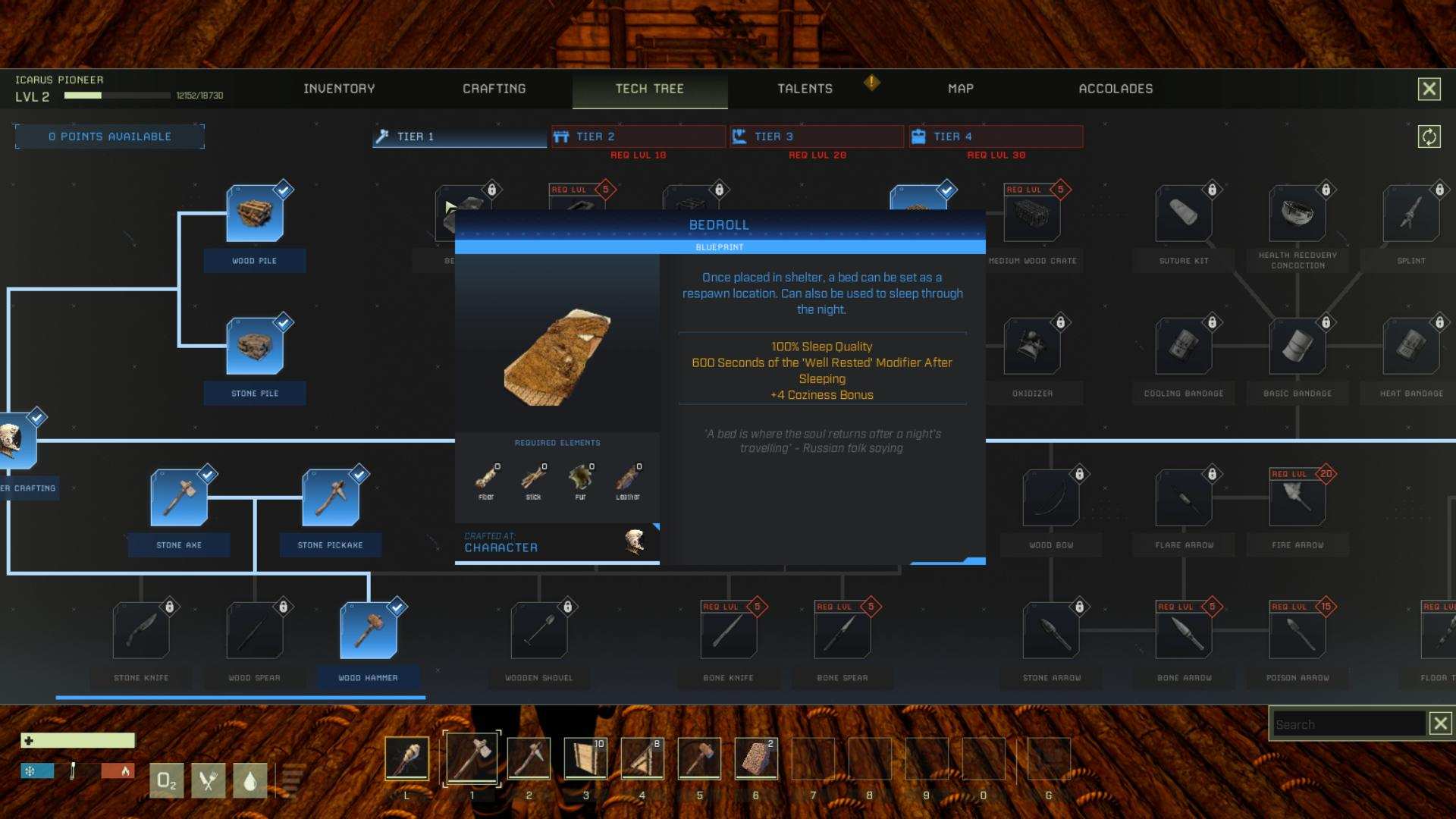Switch to the Crafting tab
The width and height of the screenshot is (1456, 819).
pyautogui.click(x=494, y=89)
